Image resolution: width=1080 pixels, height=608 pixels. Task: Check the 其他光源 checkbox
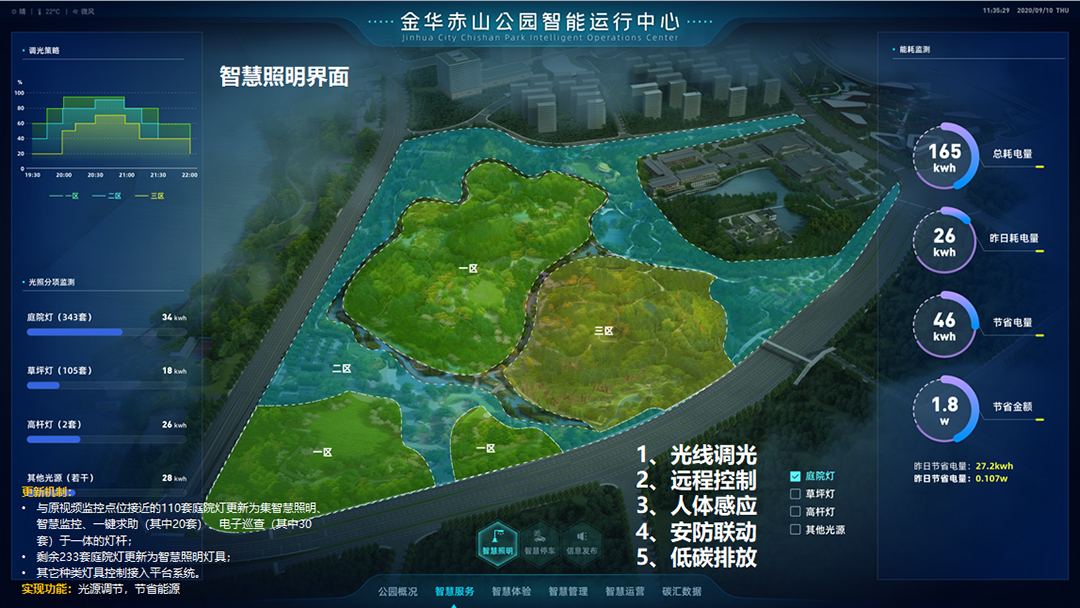(x=796, y=530)
